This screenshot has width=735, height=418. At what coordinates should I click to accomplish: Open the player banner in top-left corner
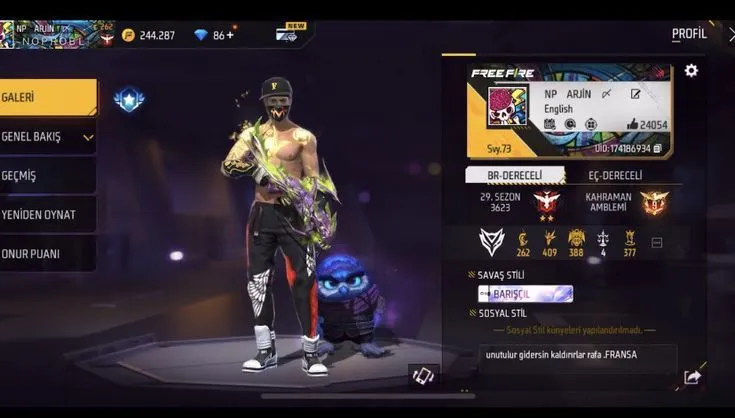[58, 34]
